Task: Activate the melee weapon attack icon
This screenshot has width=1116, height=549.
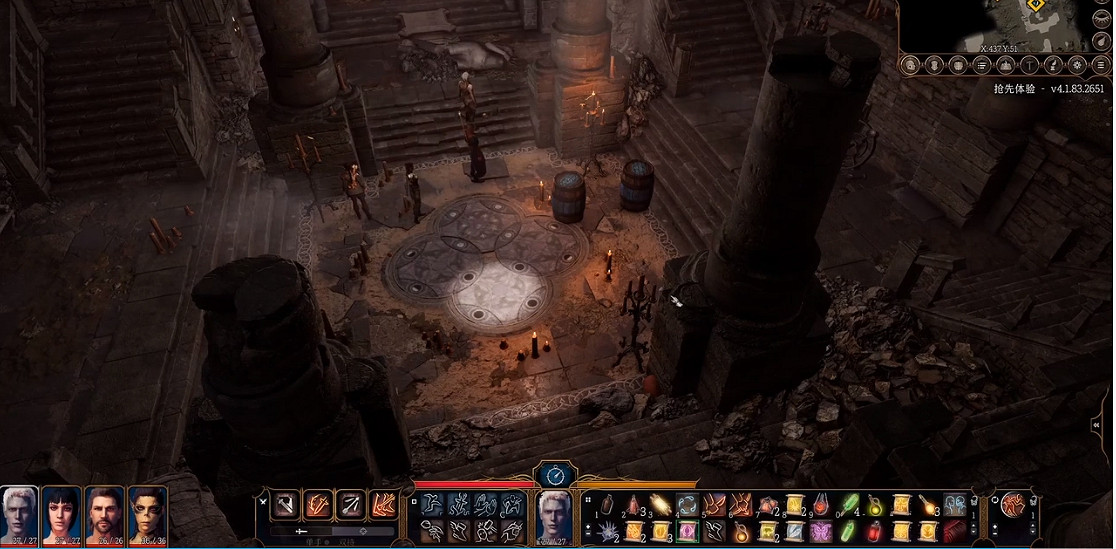Action: coord(286,505)
